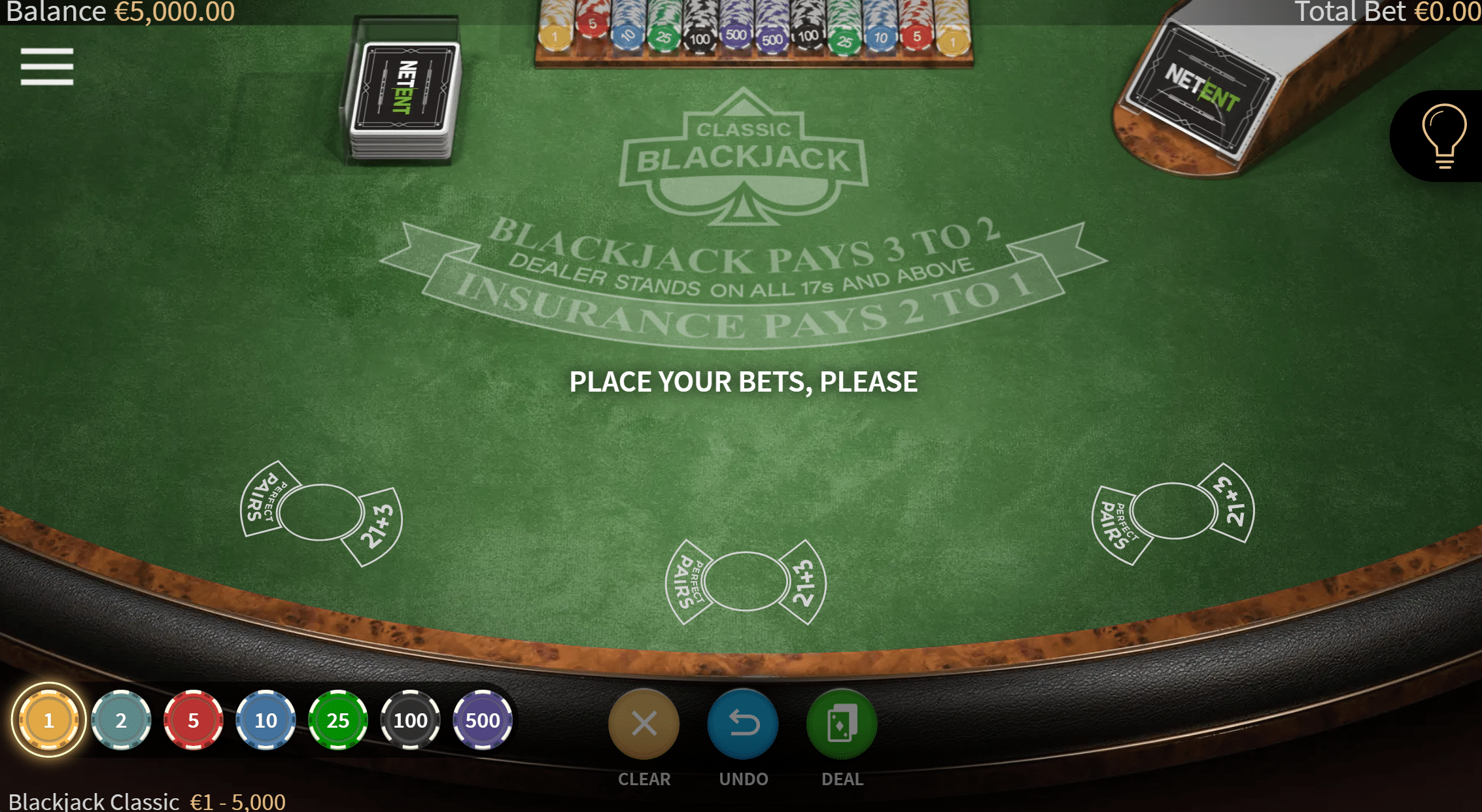This screenshot has width=1482, height=812.
Task: Choose the teal 2 chip
Action: click(x=121, y=720)
